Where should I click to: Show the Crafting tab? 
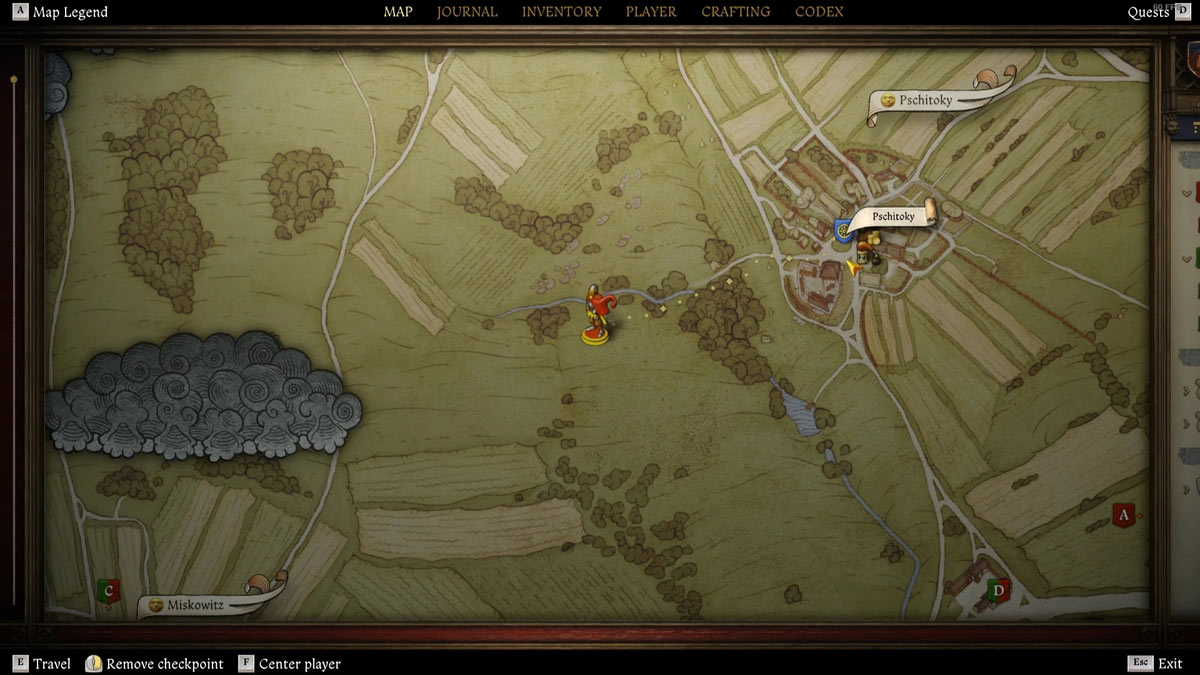click(735, 12)
